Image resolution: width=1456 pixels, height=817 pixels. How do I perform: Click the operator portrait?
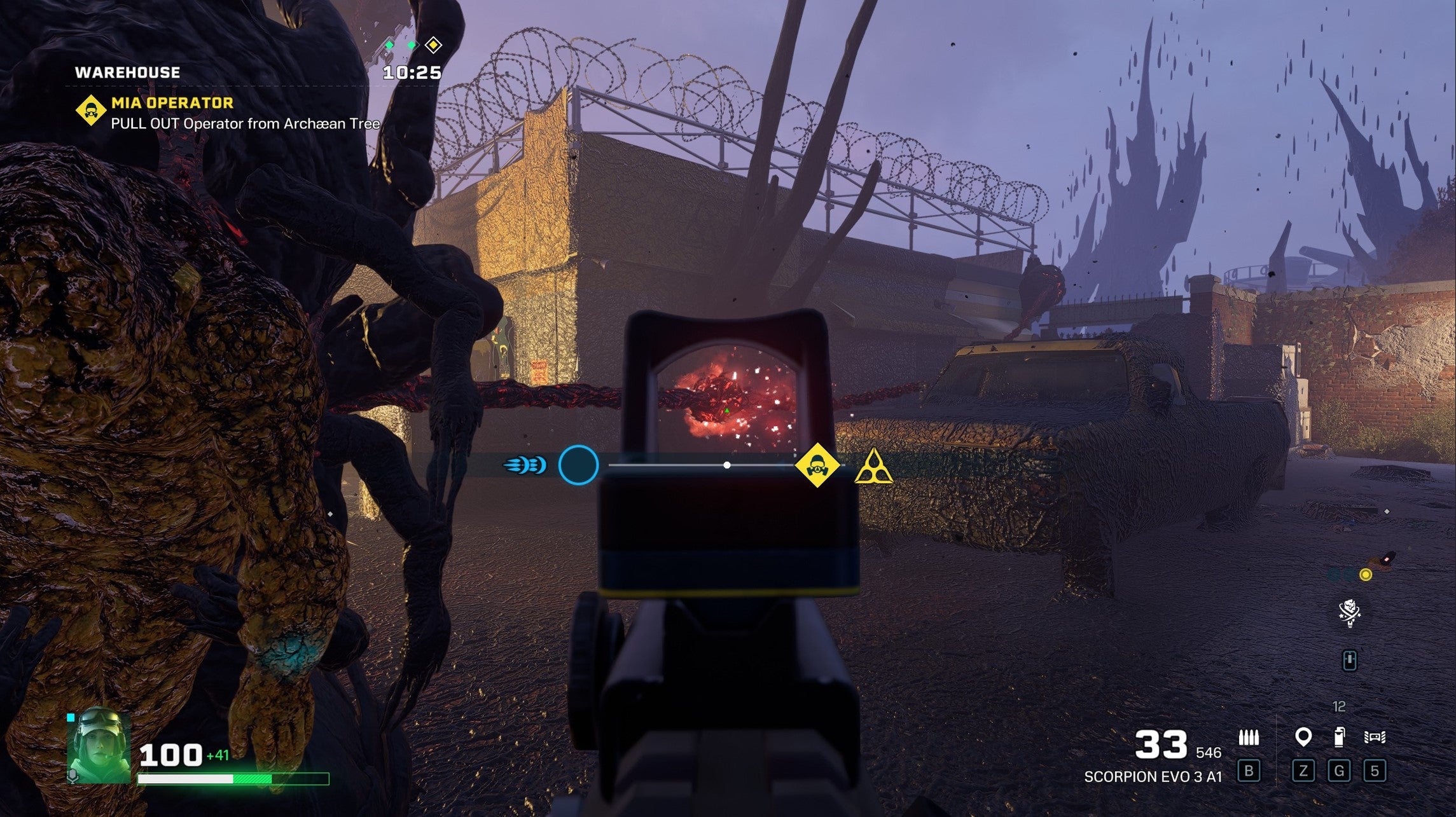[x=99, y=745]
